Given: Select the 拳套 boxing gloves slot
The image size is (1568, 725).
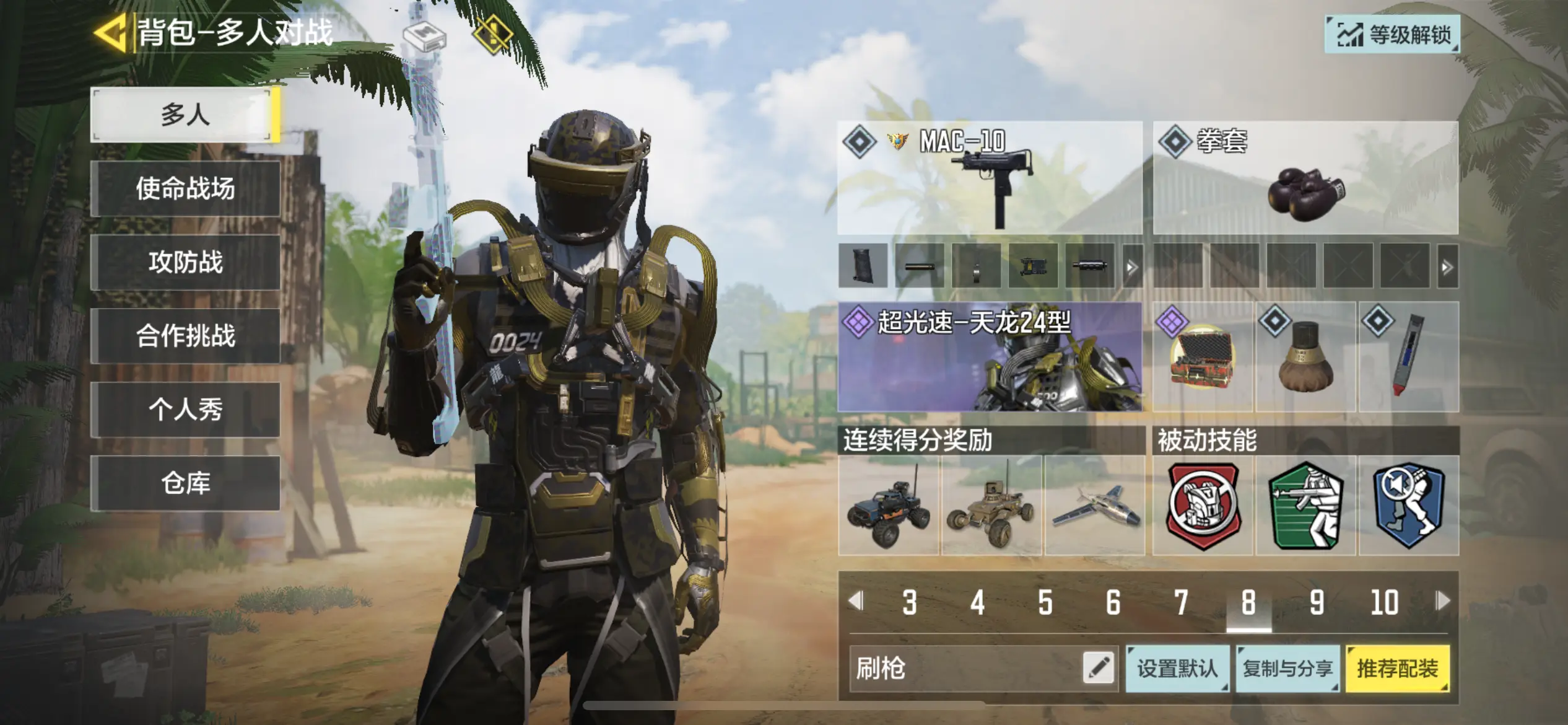Looking at the screenshot, I should pos(1305,178).
